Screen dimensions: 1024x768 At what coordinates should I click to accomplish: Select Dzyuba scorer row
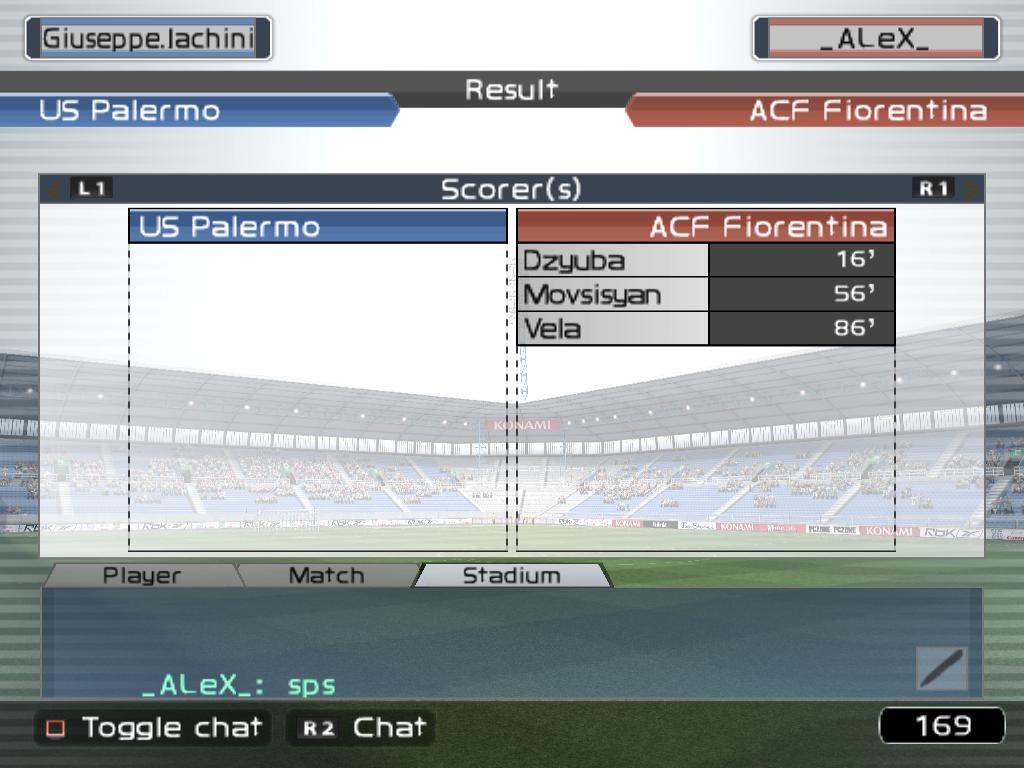[705, 261]
